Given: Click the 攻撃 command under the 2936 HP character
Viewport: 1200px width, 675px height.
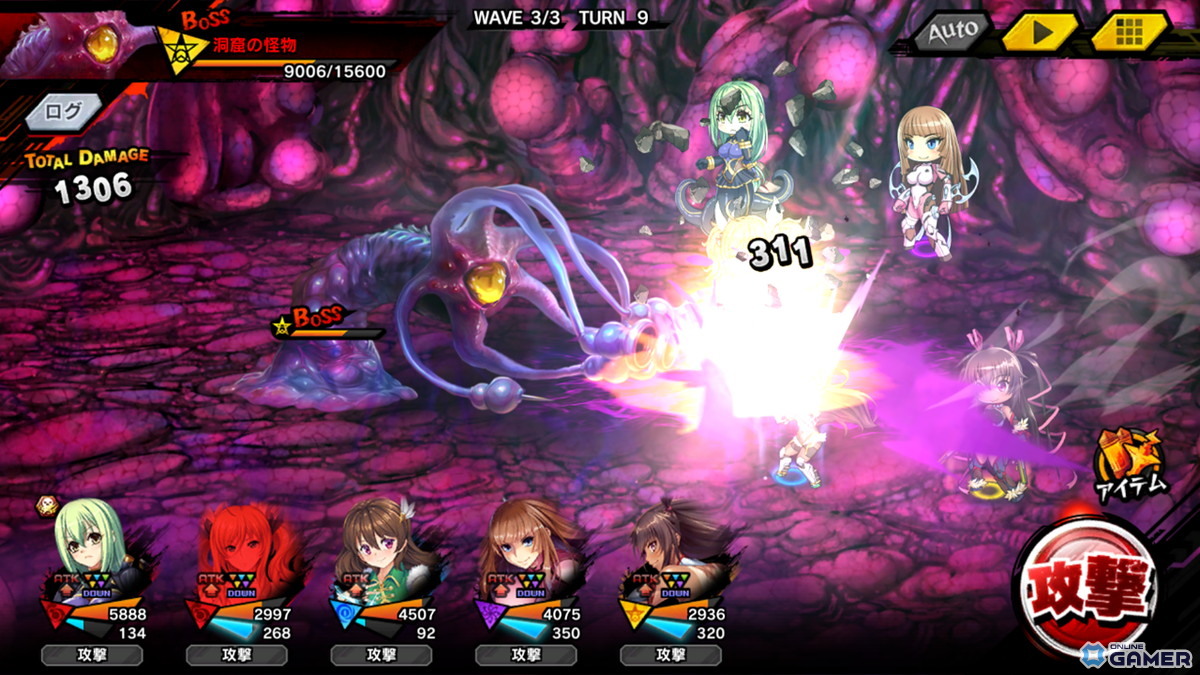Looking at the screenshot, I should tap(670, 656).
